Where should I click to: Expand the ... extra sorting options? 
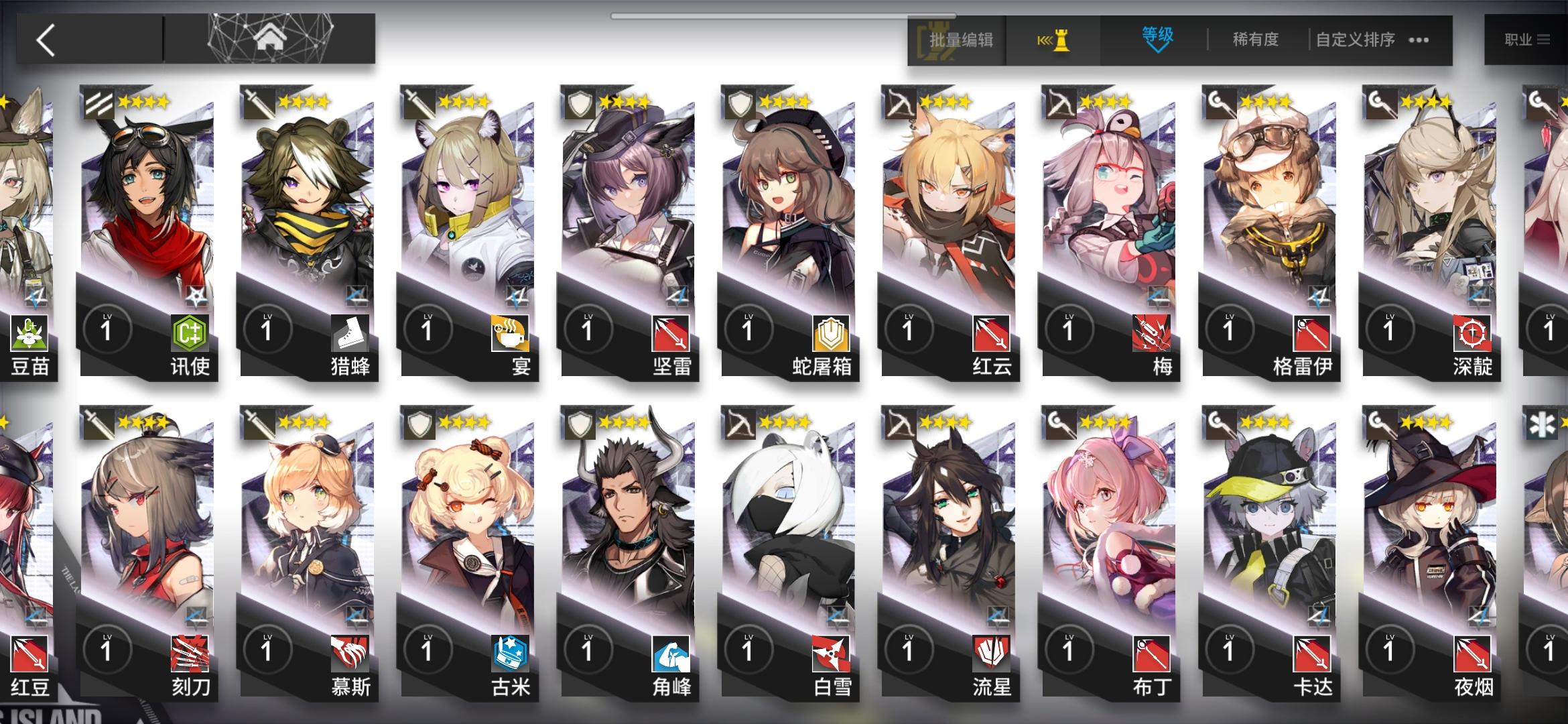[1419, 40]
